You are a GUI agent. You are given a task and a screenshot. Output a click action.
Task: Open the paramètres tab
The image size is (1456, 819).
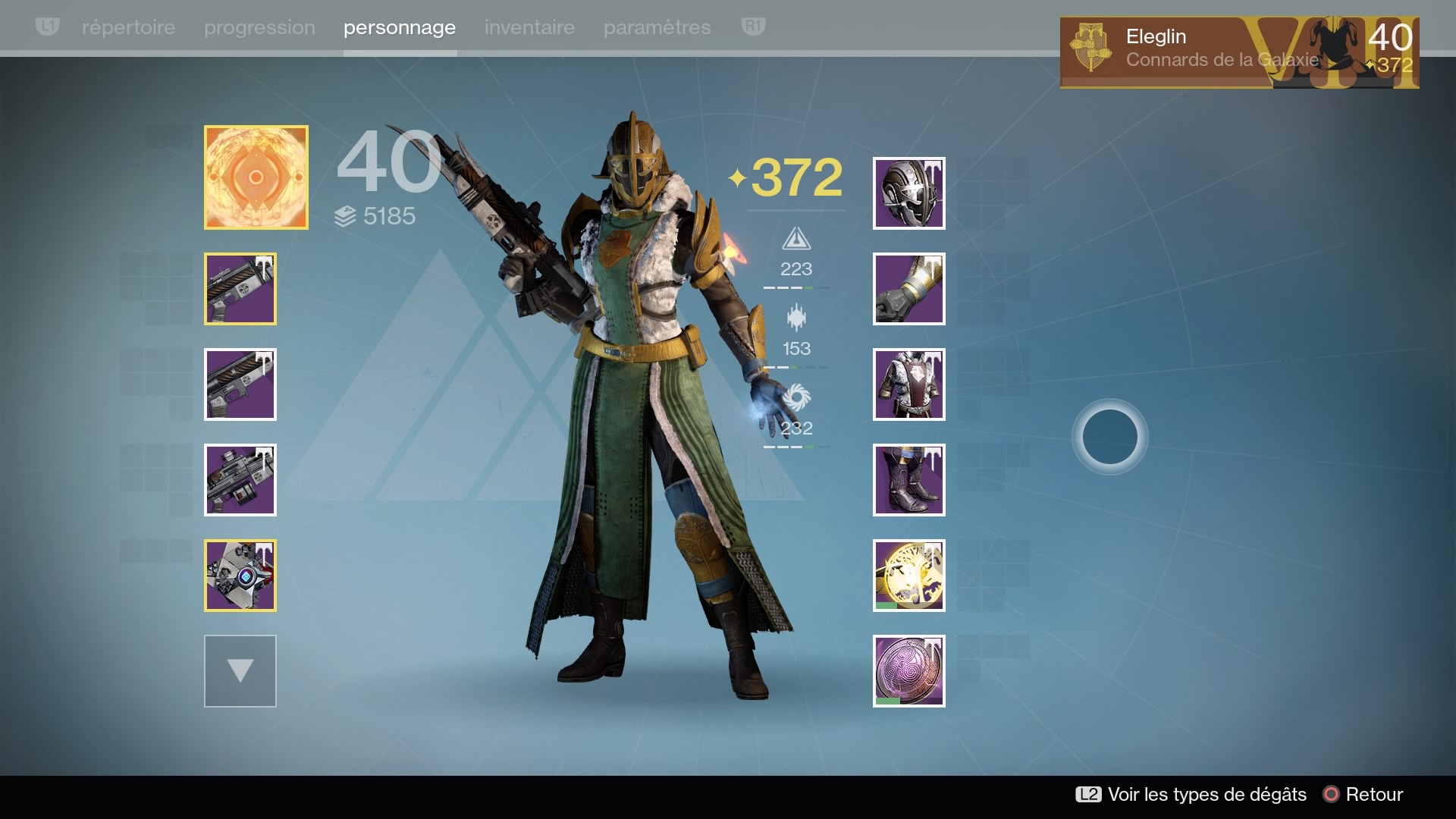coord(657,27)
